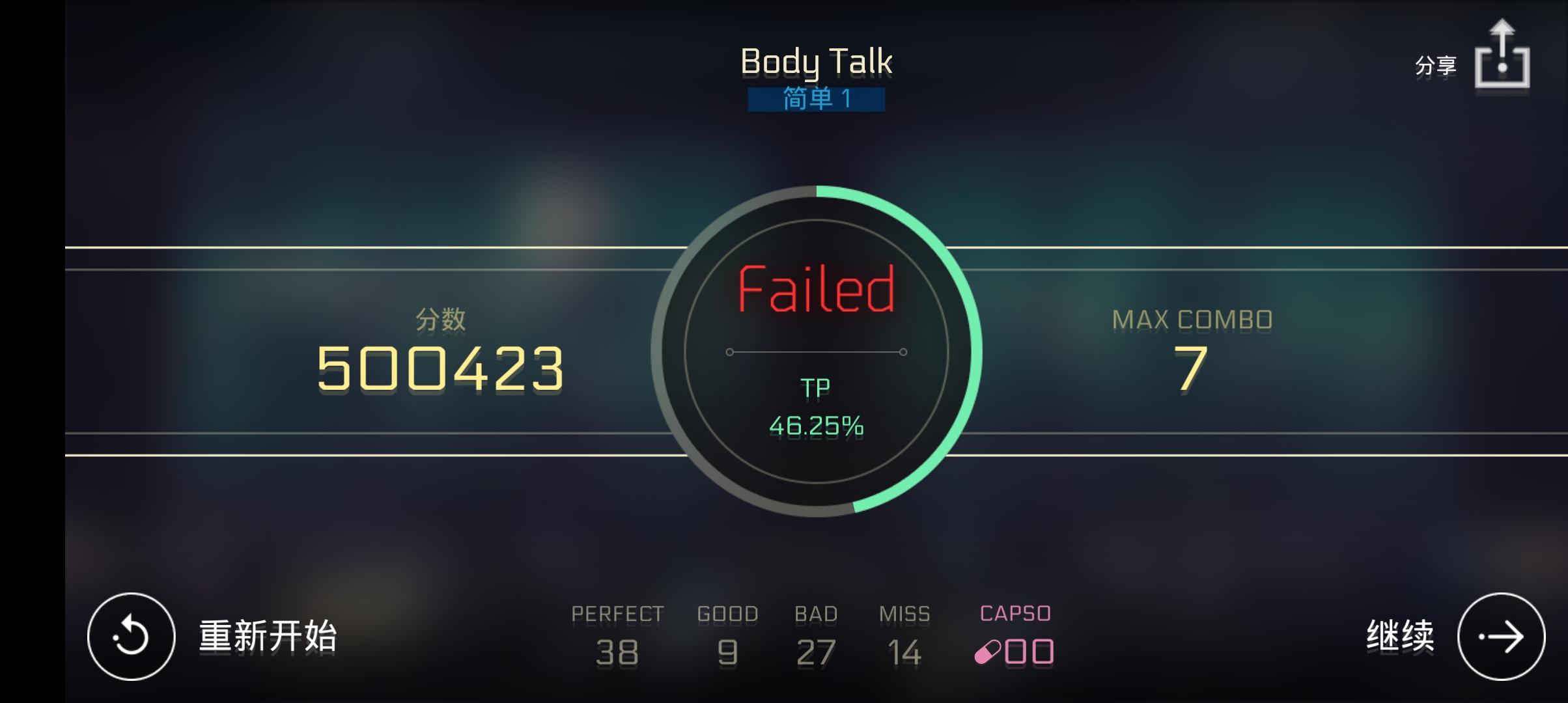The image size is (1568, 703).
Task: Click the BAD count of 27
Action: 816,651
